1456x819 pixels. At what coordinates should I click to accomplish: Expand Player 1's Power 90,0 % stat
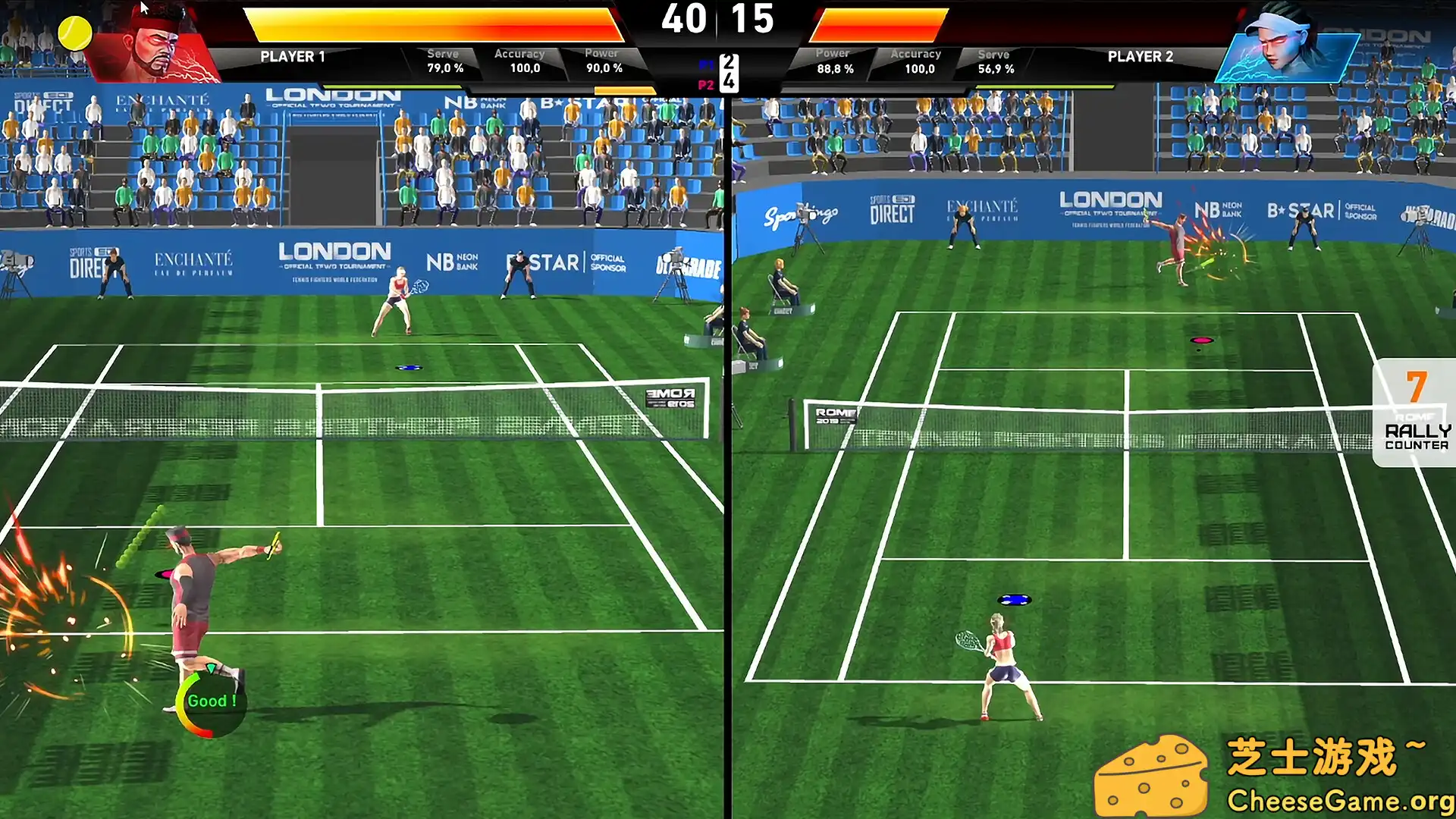603,61
